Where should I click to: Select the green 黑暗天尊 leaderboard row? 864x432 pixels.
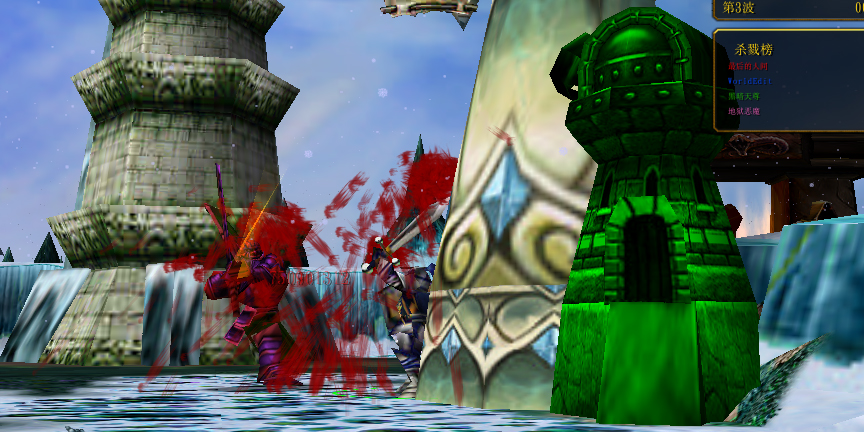pyautogui.click(x=746, y=96)
